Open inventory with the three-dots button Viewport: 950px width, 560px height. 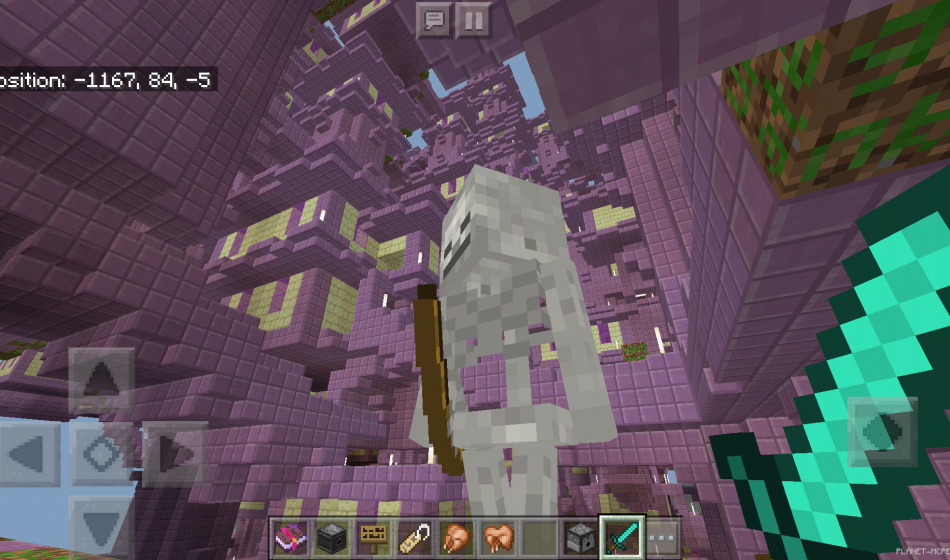[662, 539]
